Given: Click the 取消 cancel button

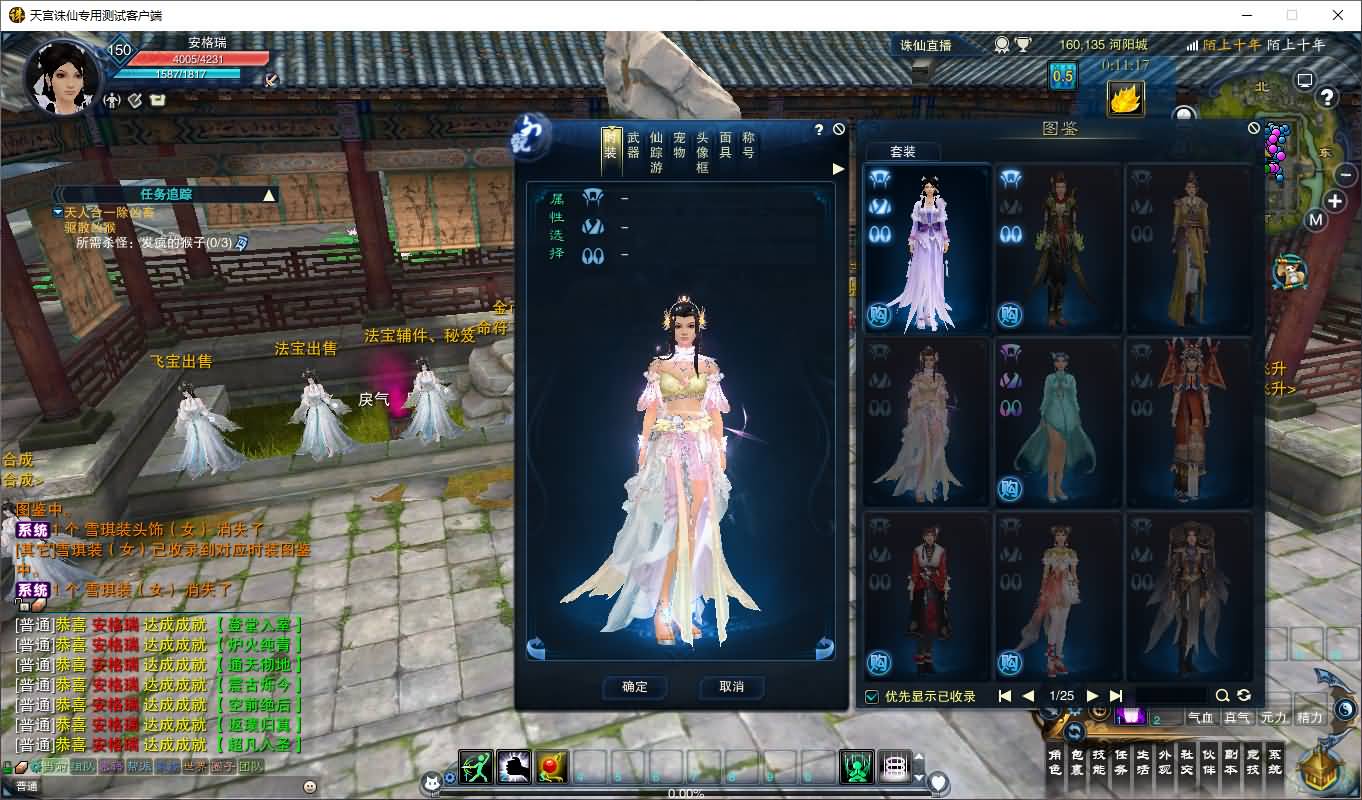Looking at the screenshot, I should [x=731, y=687].
